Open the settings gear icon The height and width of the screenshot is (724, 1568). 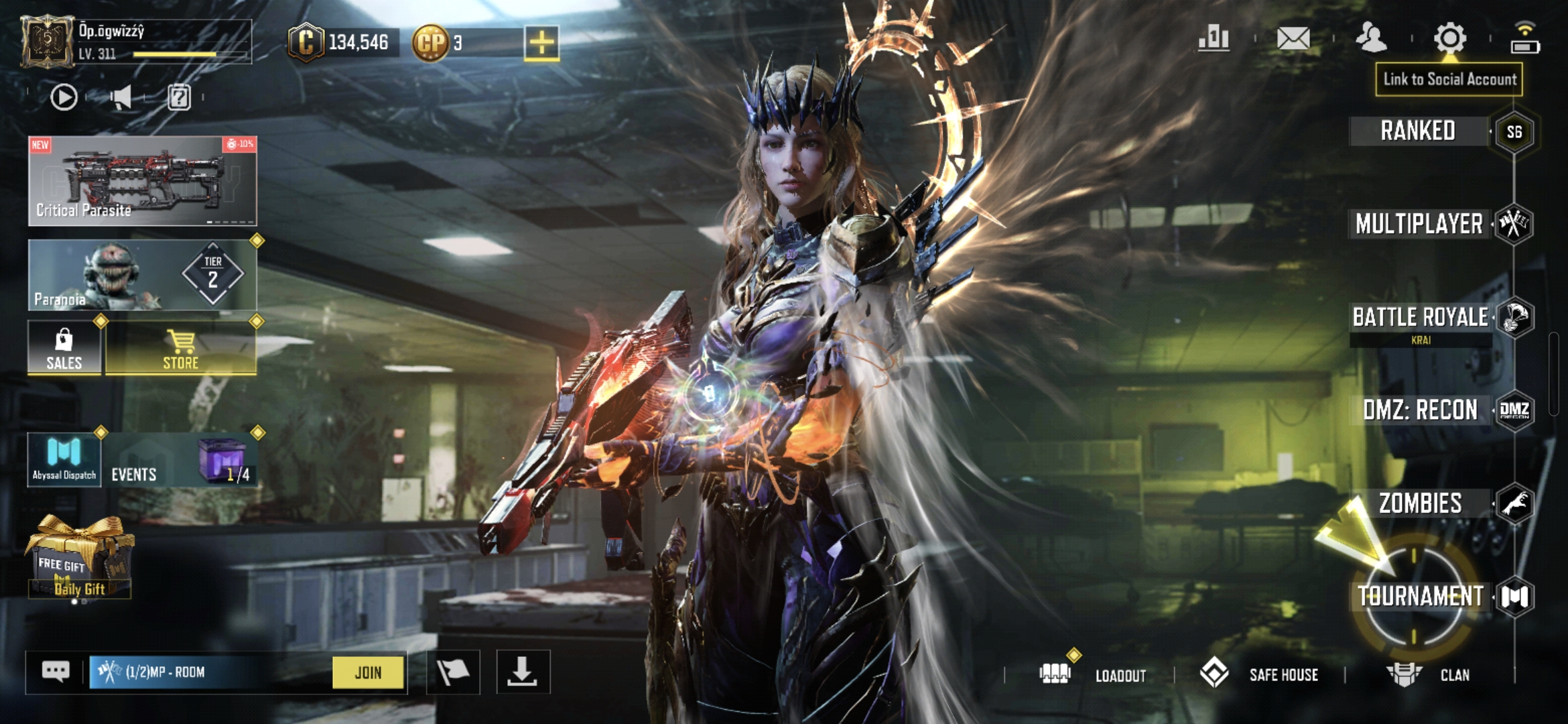coord(1449,38)
